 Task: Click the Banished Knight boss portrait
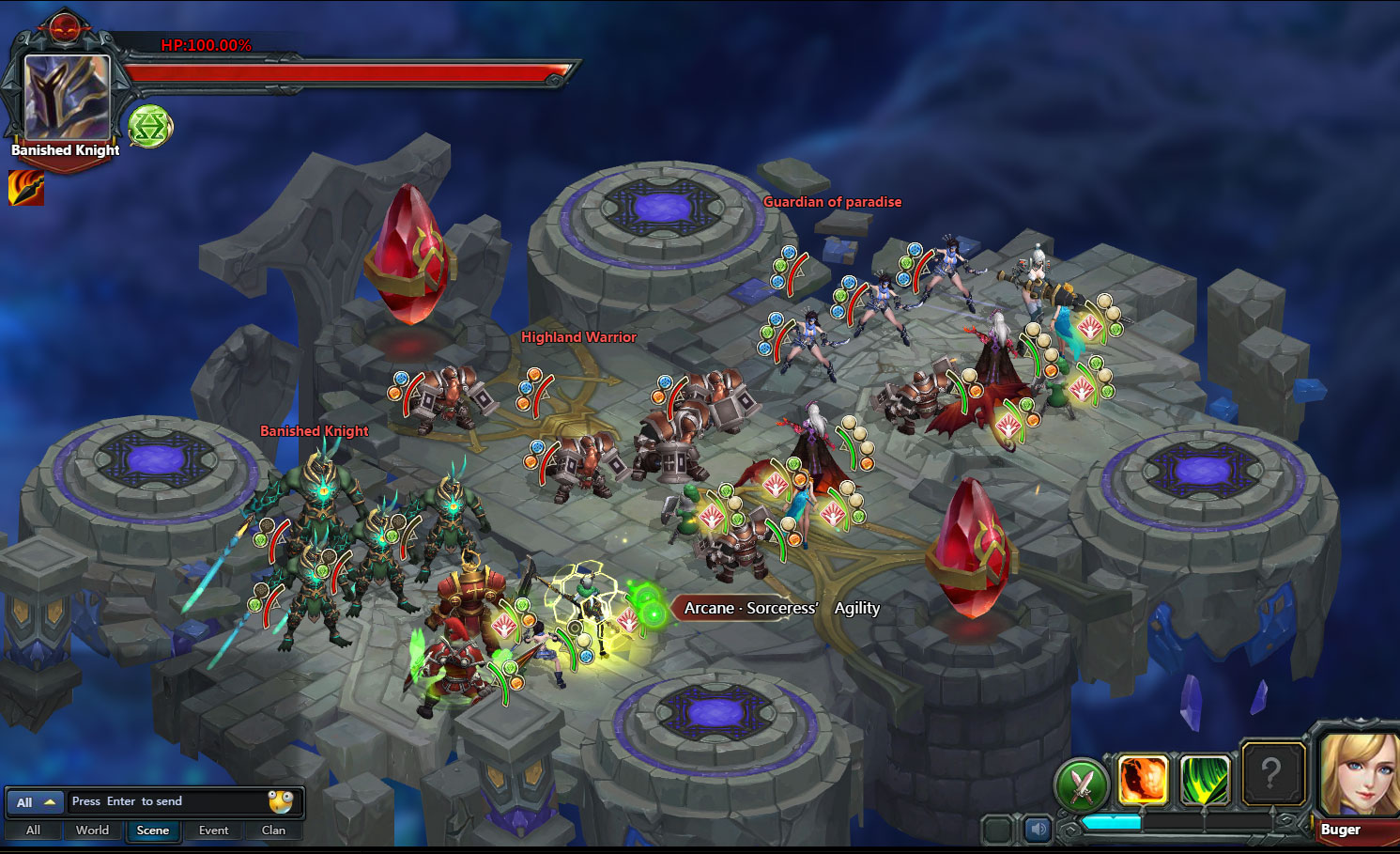(66, 97)
